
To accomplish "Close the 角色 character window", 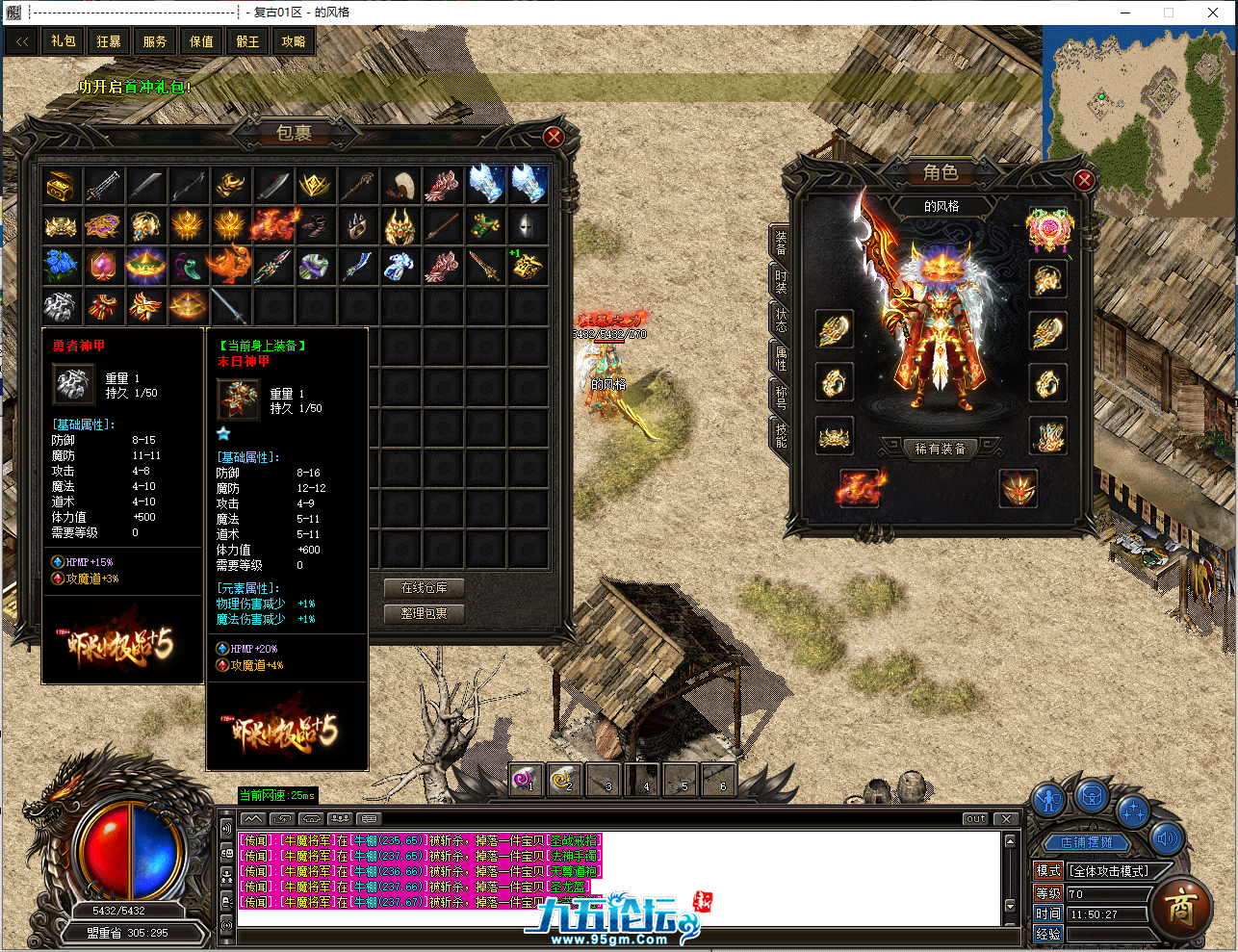I will [x=1084, y=180].
